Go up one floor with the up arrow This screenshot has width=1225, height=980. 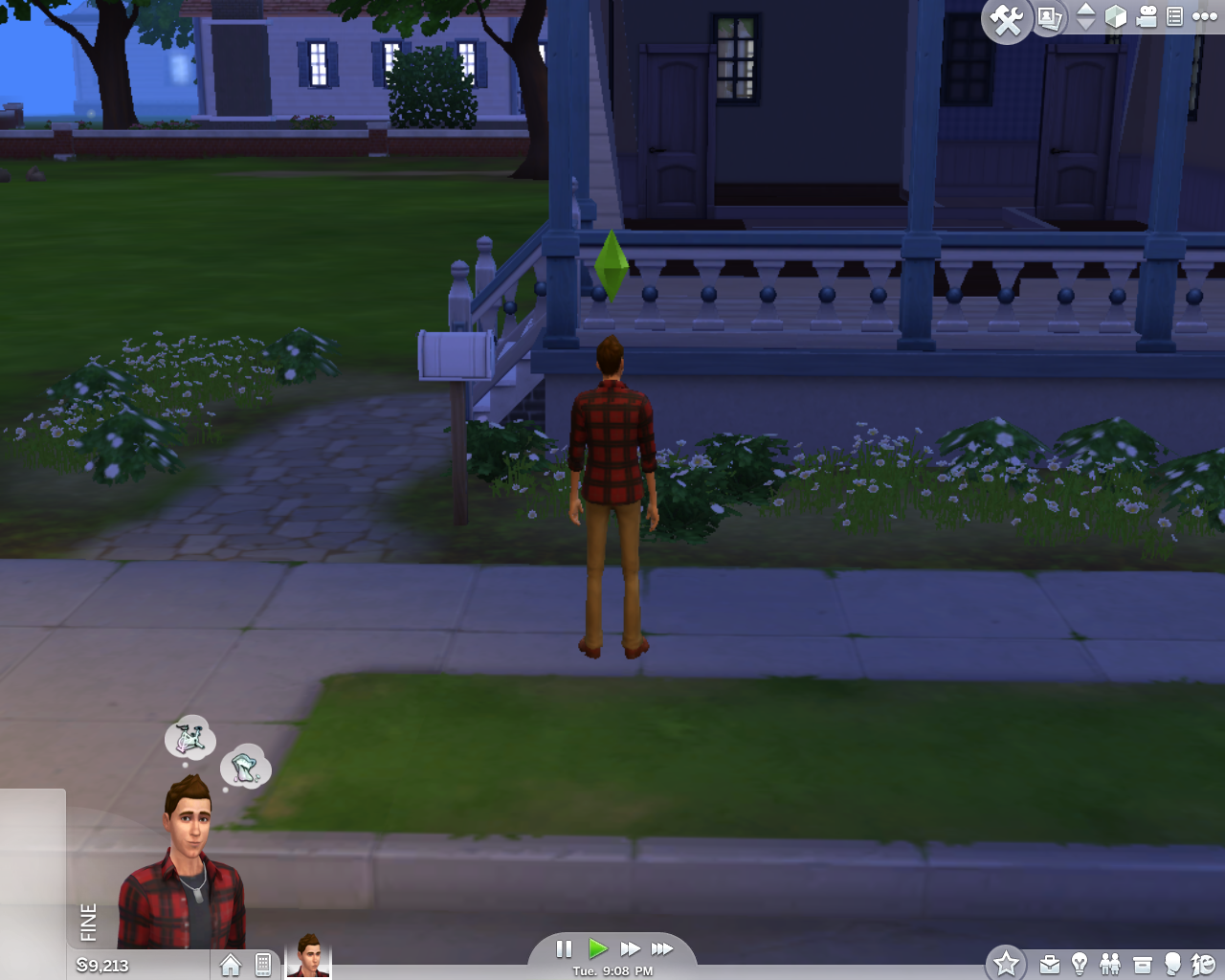pos(1085,9)
